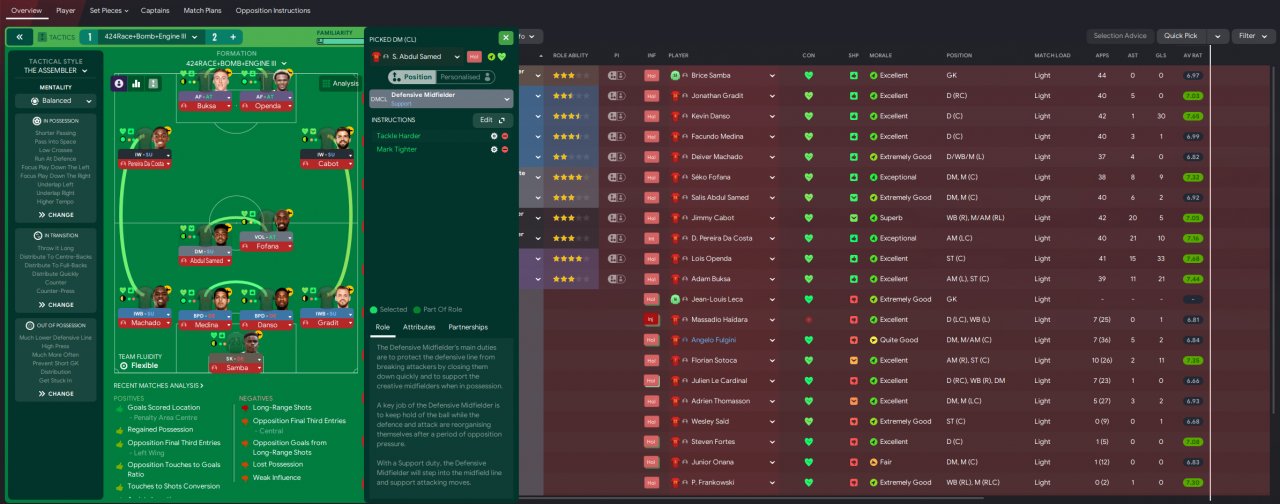Show the Attributes tab in role panel

pos(419,327)
